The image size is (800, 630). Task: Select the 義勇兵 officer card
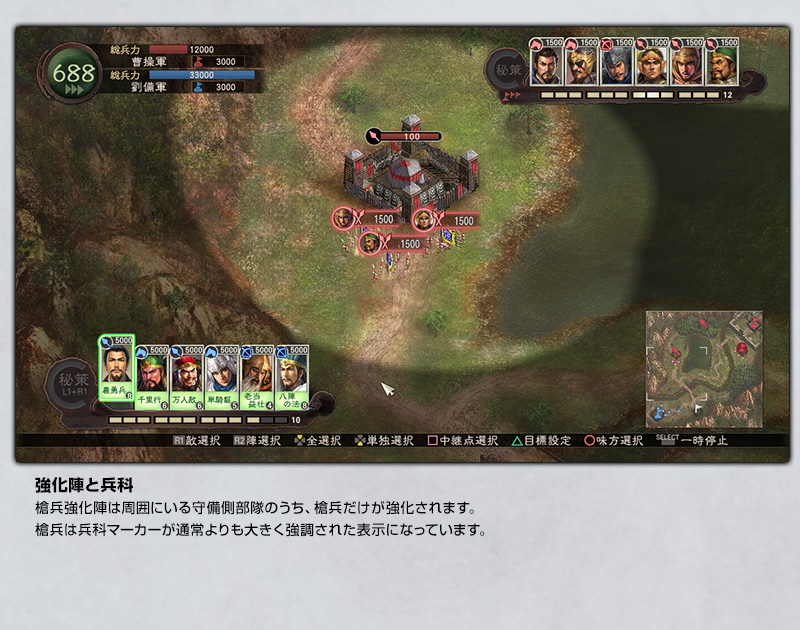(117, 372)
